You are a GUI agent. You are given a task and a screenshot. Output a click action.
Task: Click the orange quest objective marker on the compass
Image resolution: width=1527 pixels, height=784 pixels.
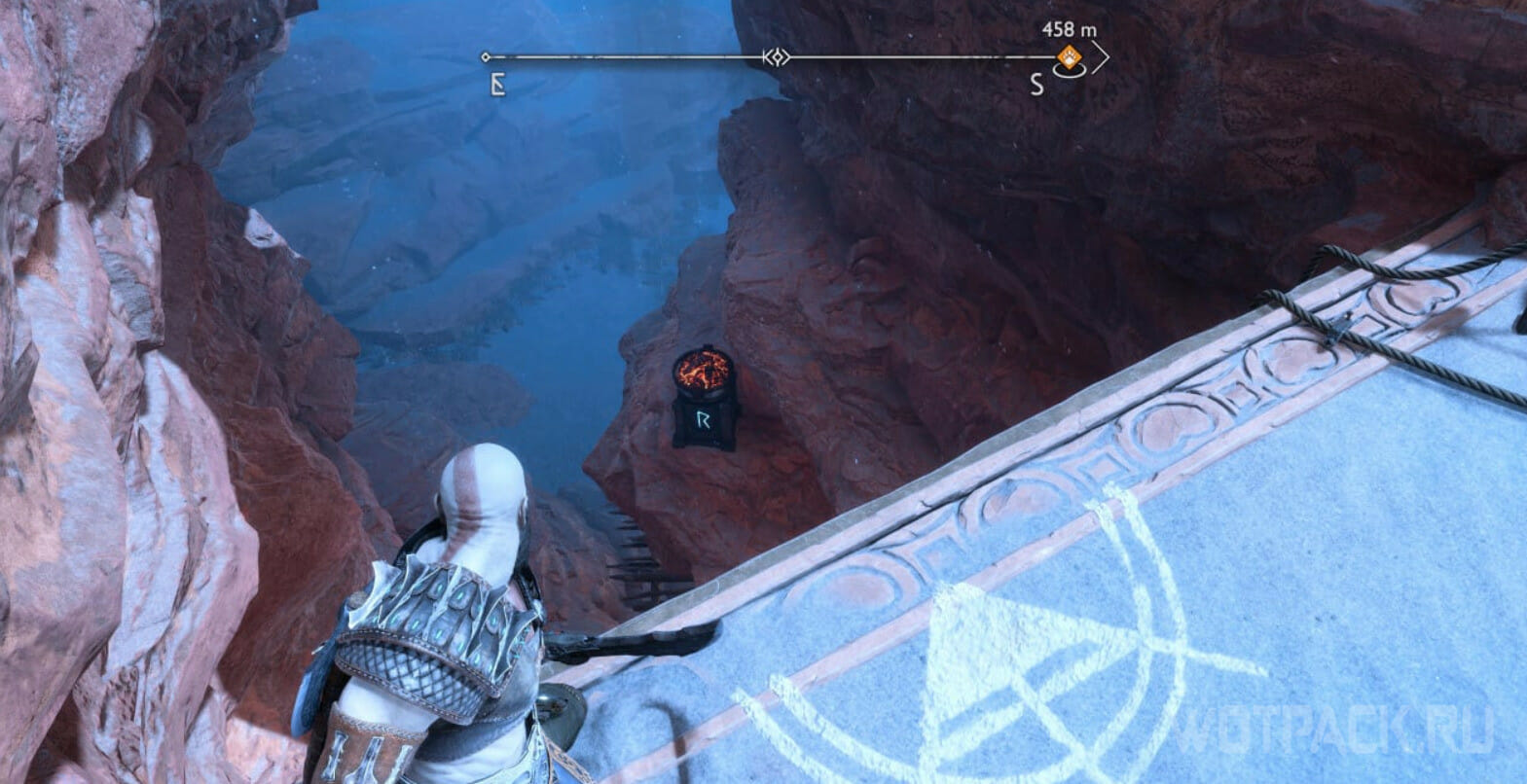click(x=1069, y=58)
